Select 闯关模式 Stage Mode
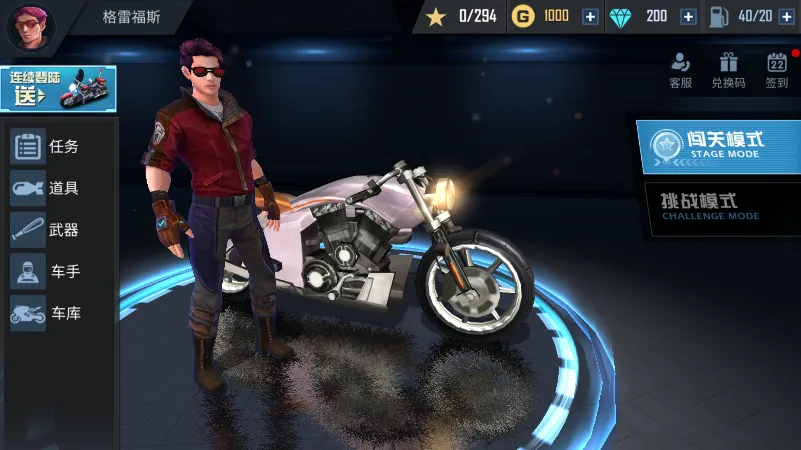This screenshot has height=450, width=801. [x=719, y=147]
